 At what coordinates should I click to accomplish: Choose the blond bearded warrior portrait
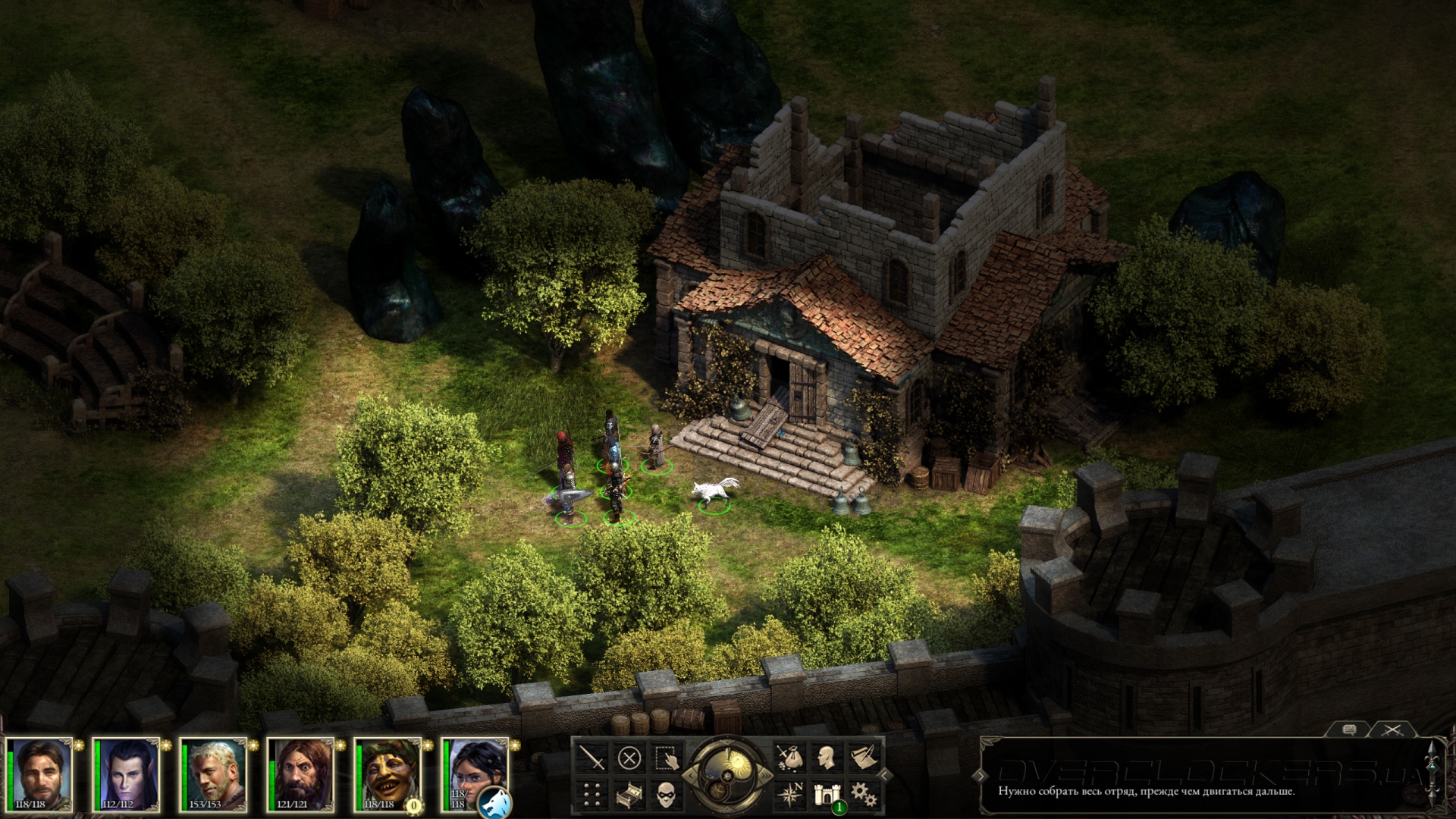[x=215, y=775]
